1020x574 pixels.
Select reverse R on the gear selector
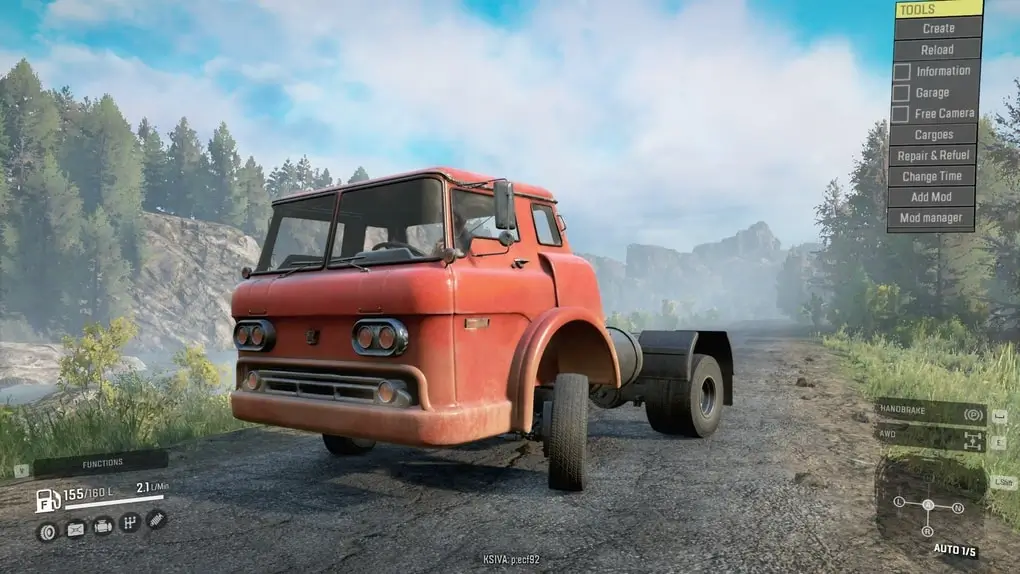click(x=927, y=531)
